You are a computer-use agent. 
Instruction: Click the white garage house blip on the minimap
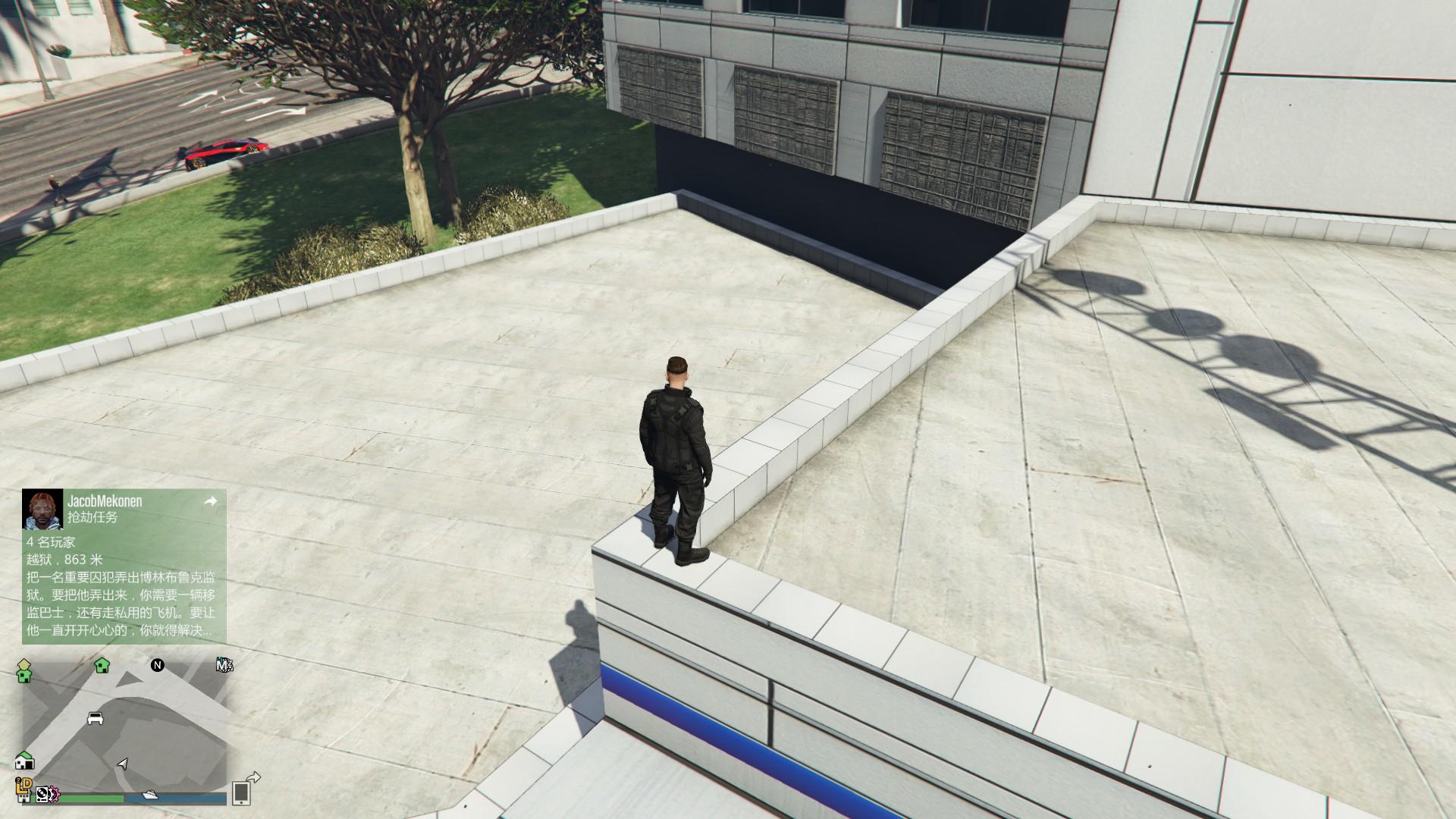(25, 761)
